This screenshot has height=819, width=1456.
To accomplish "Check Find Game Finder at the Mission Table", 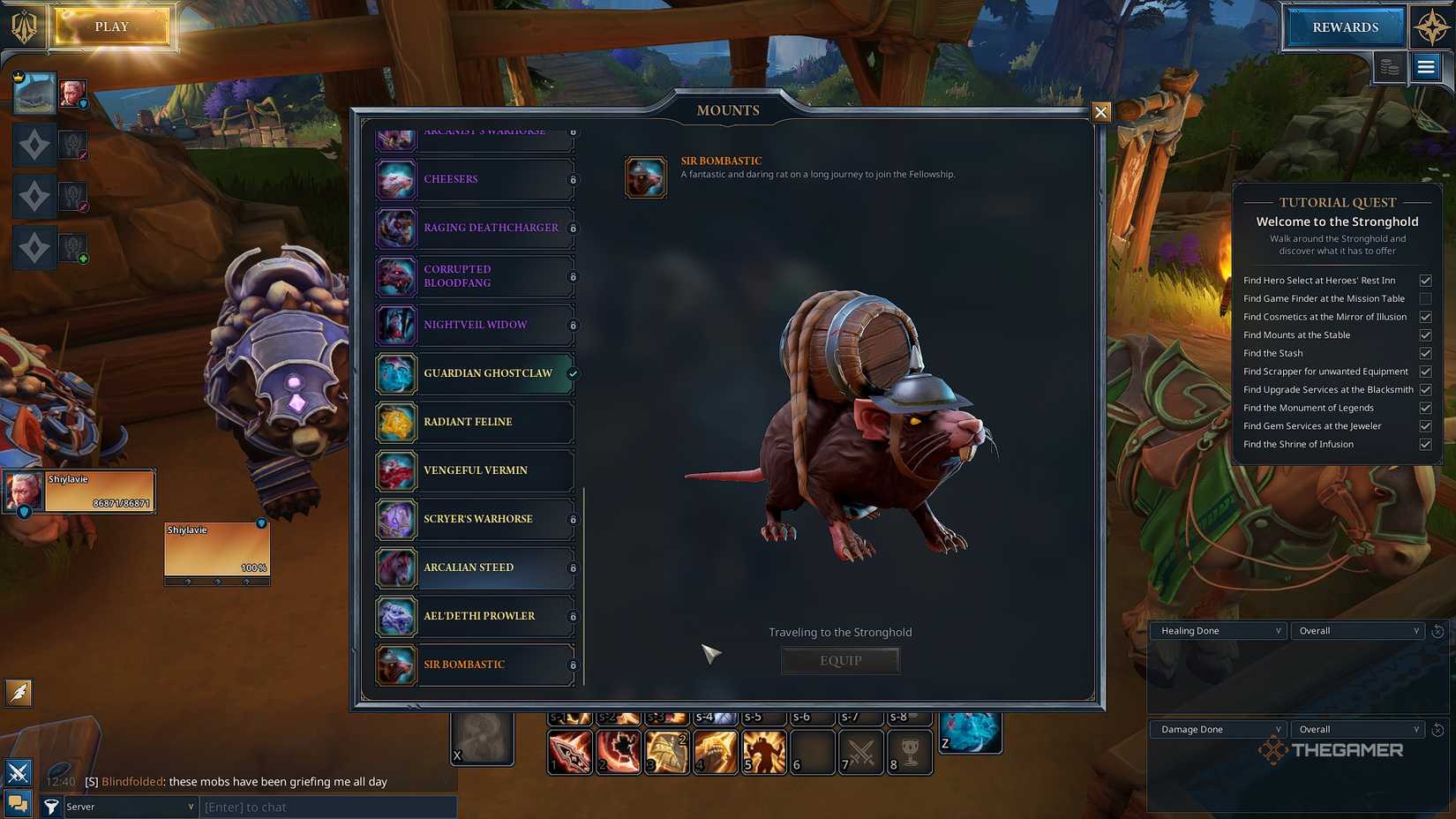I will 1426,298.
